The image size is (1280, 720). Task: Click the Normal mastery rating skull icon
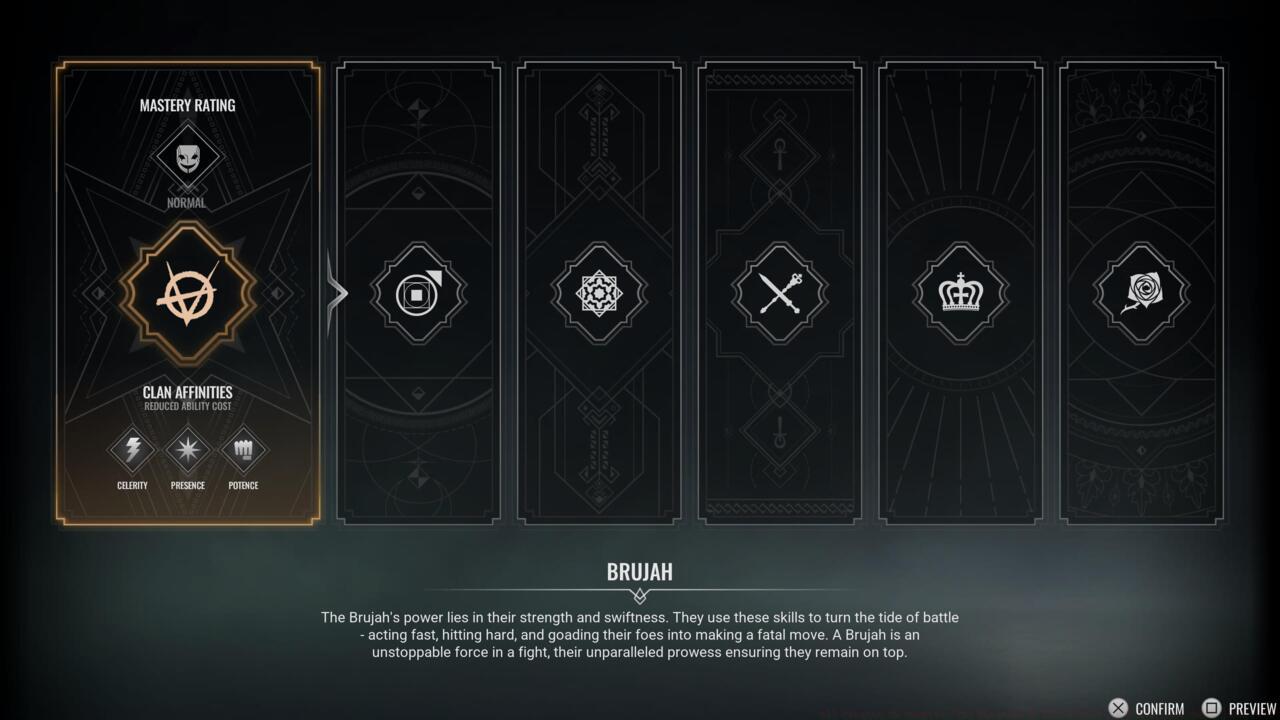[x=186, y=158]
